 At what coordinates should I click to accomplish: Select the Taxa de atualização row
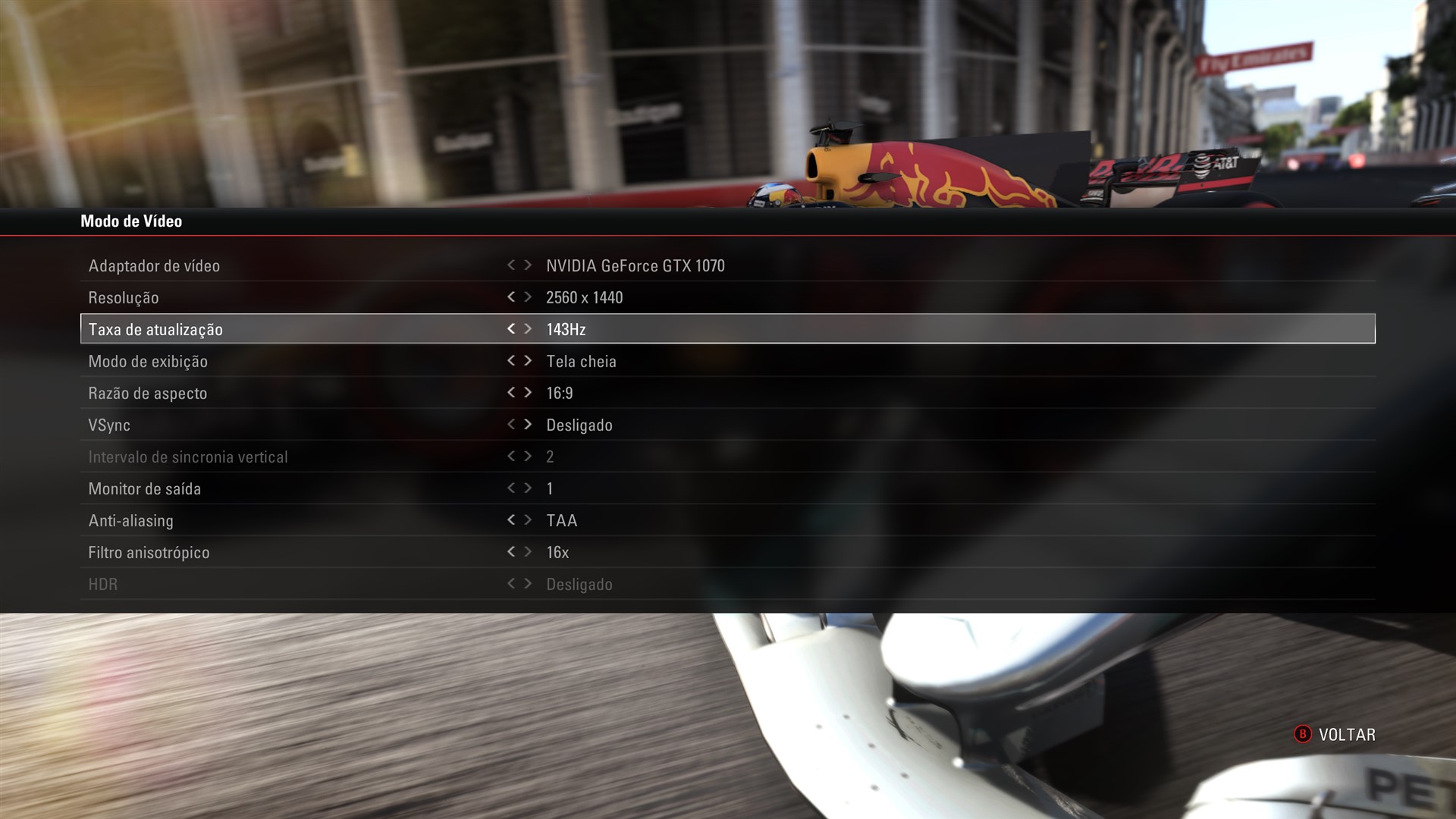pos(303,329)
